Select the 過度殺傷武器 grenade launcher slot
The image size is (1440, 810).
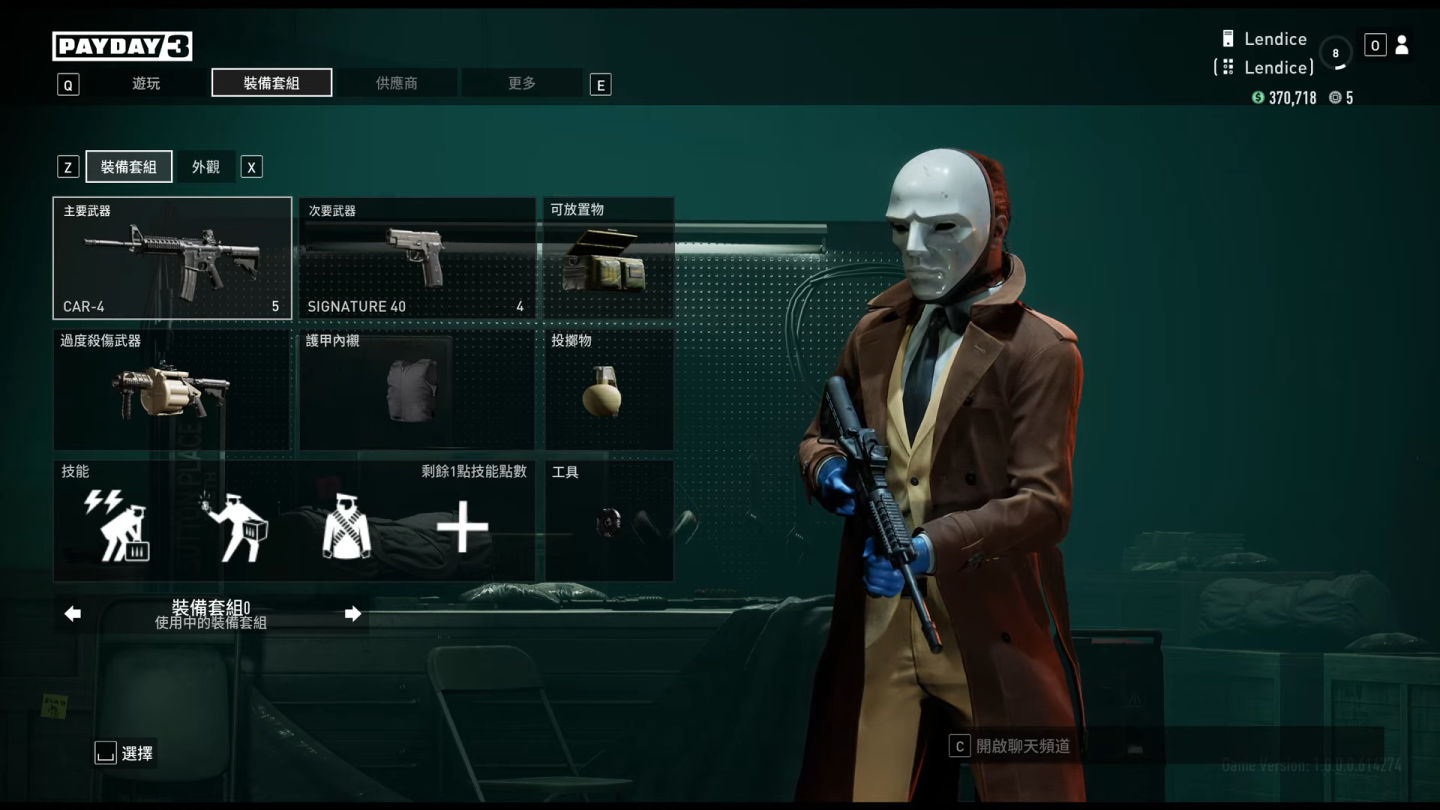[172, 390]
